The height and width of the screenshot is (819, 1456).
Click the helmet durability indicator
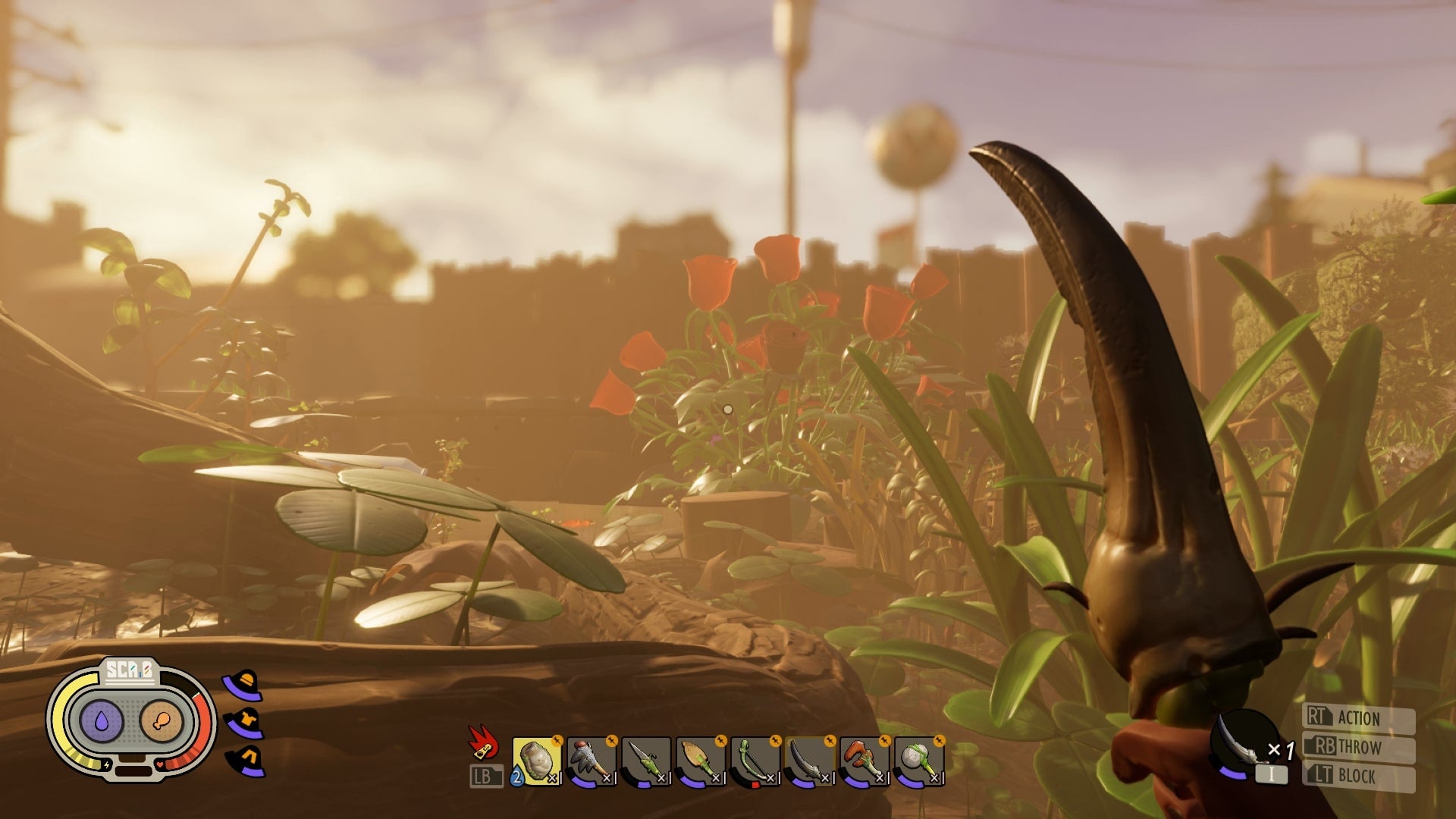(242, 684)
